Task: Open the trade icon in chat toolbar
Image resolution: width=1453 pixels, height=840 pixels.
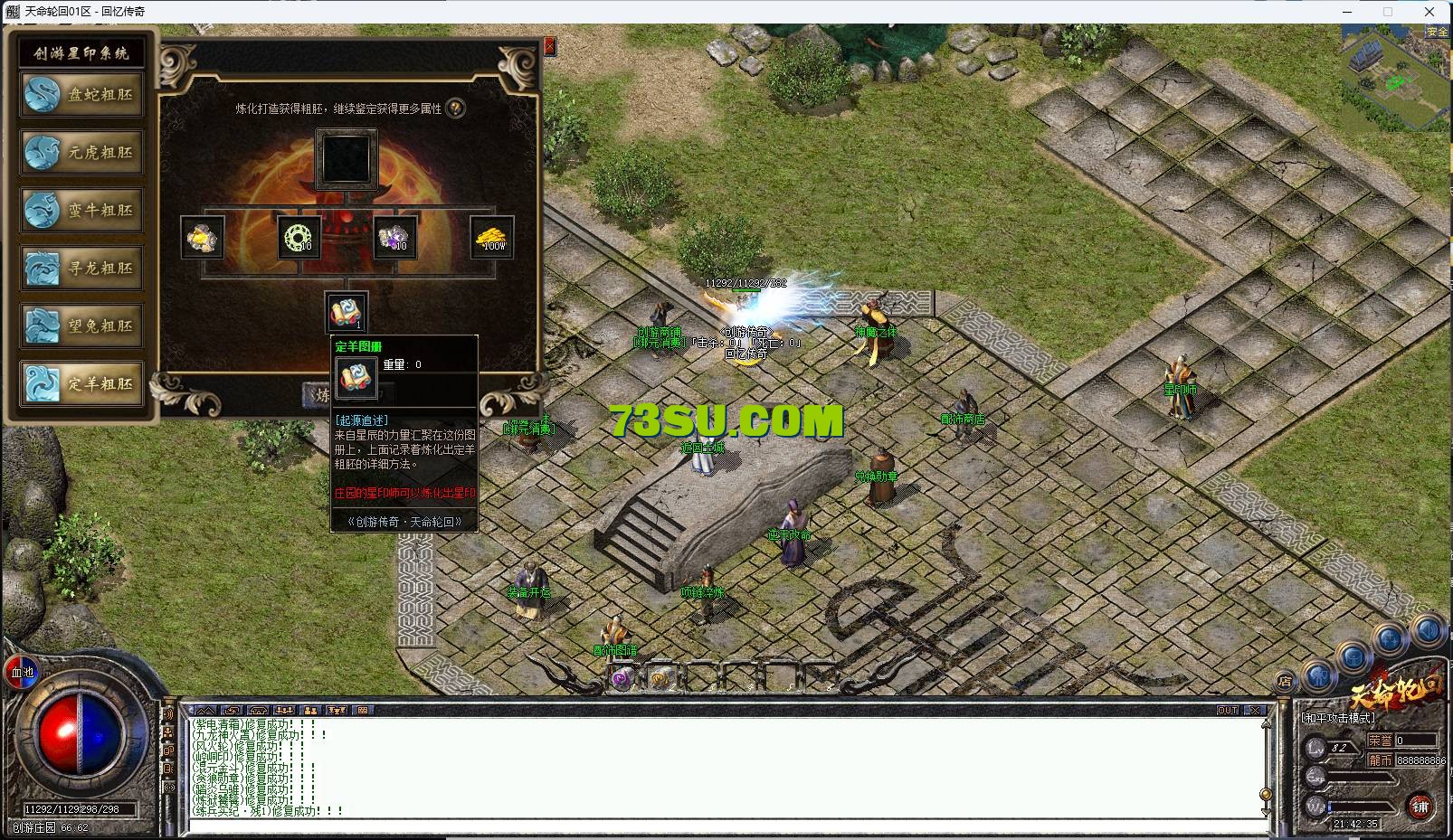Action: click(x=233, y=711)
